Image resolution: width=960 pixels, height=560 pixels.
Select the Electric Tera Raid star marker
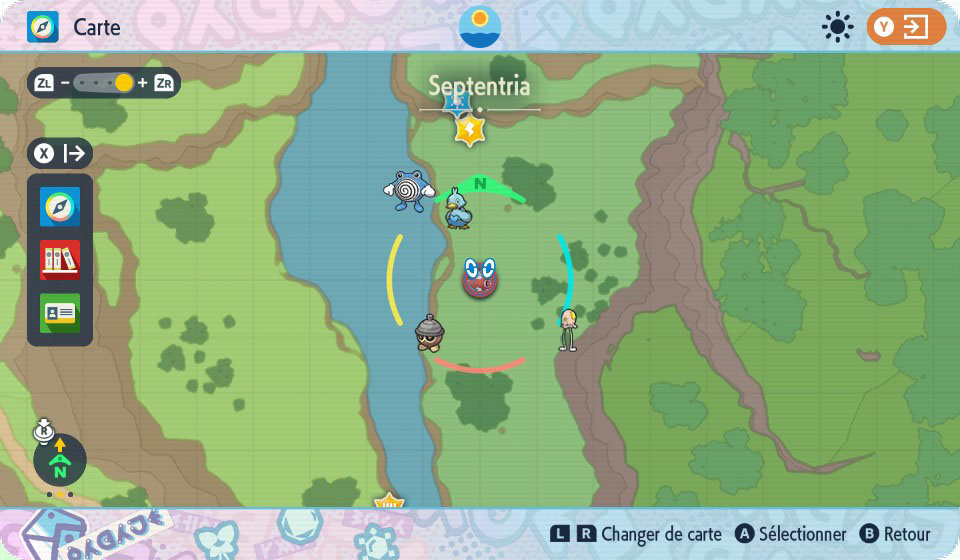pyautogui.click(x=469, y=130)
